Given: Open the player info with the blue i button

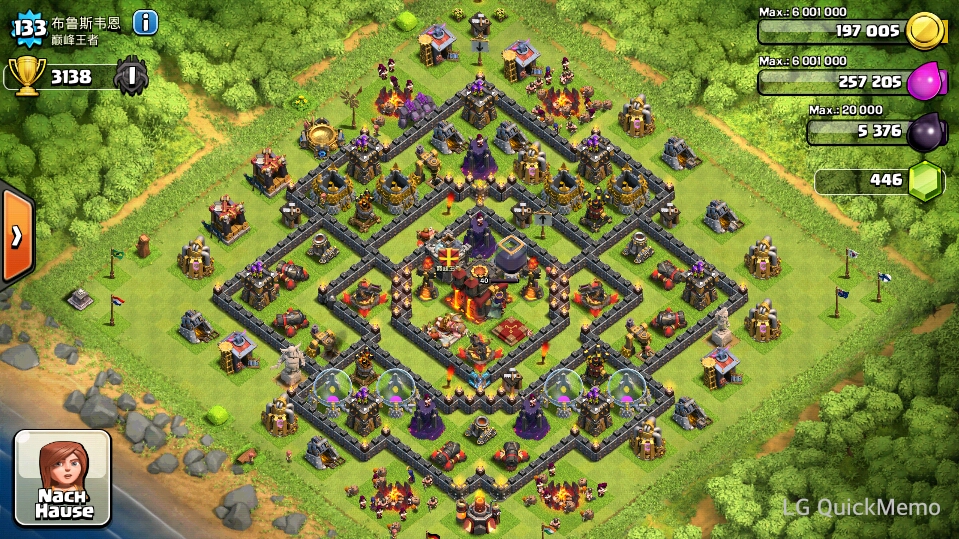Looking at the screenshot, I should click(x=145, y=22).
